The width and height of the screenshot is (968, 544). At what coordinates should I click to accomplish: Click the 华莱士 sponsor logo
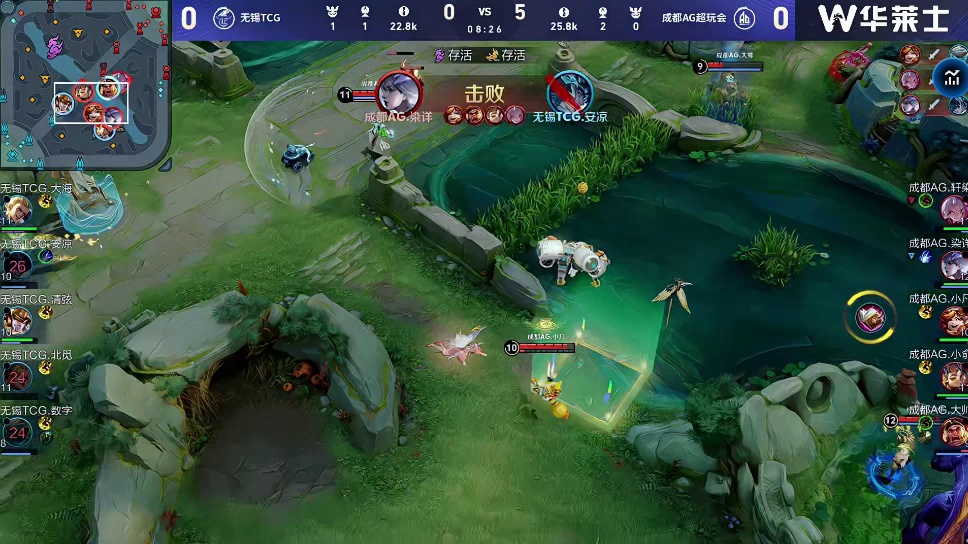coord(882,18)
